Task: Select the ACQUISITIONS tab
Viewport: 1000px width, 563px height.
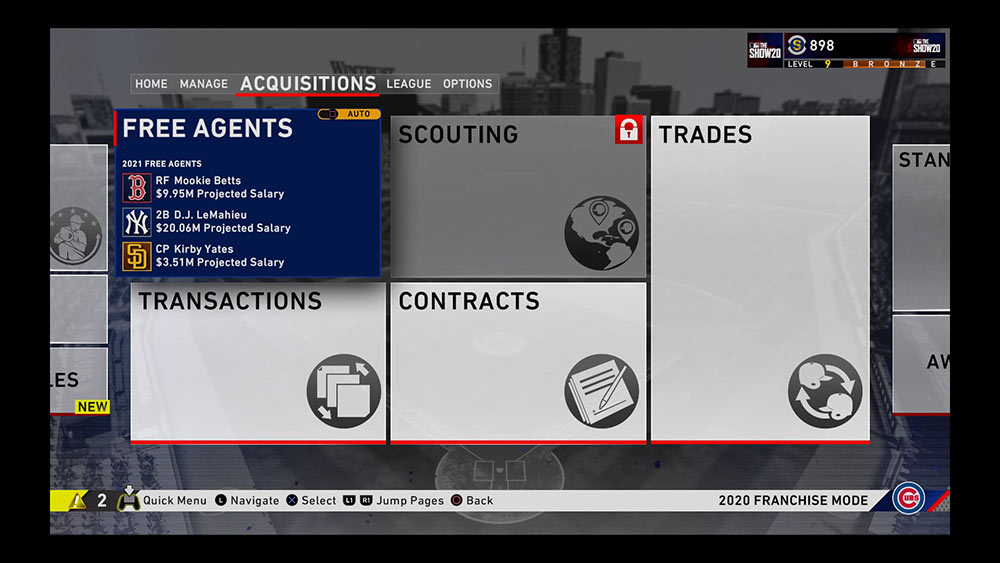Action: (x=308, y=84)
